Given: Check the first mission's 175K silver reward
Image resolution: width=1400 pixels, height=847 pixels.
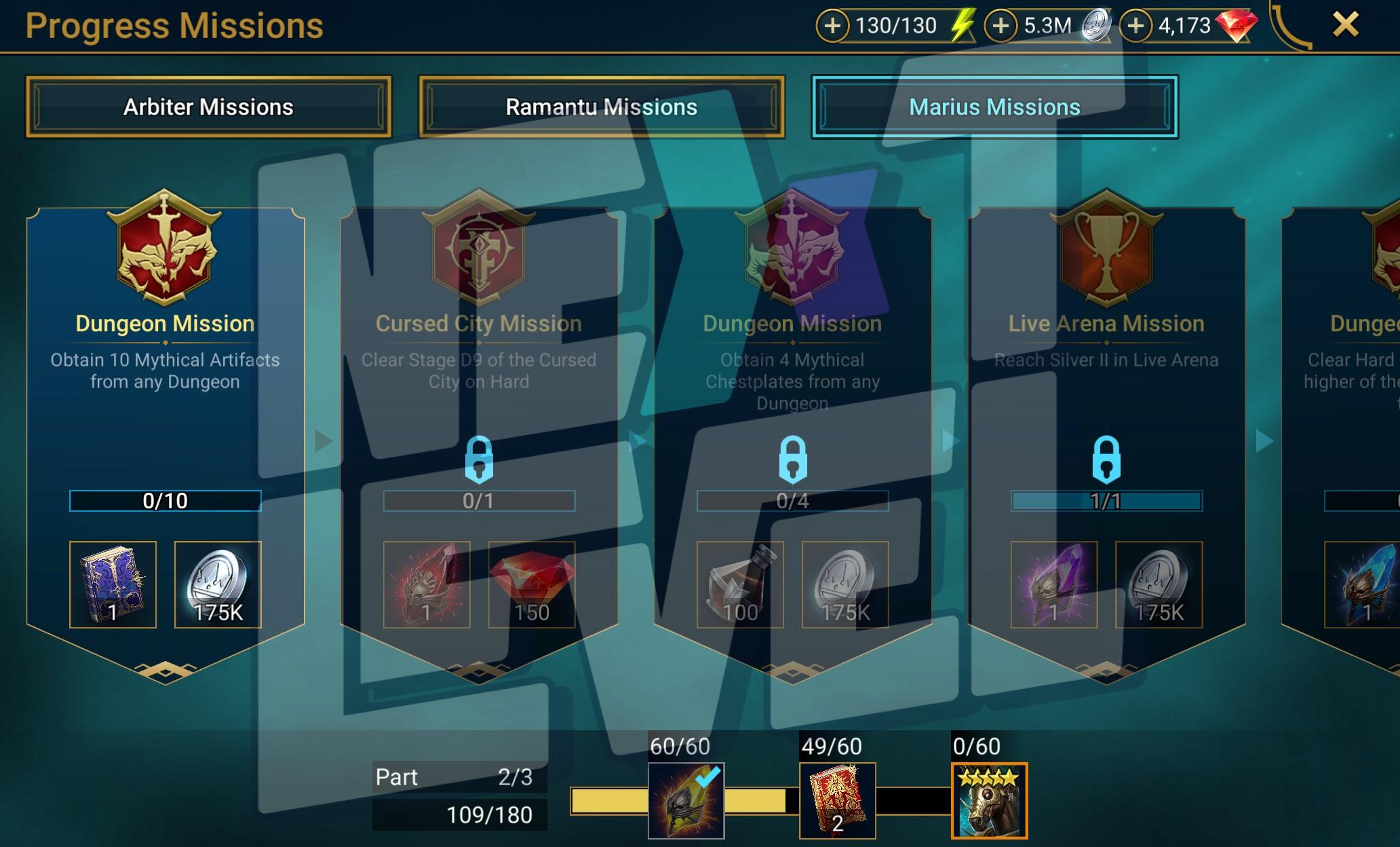Looking at the screenshot, I should [218, 584].
